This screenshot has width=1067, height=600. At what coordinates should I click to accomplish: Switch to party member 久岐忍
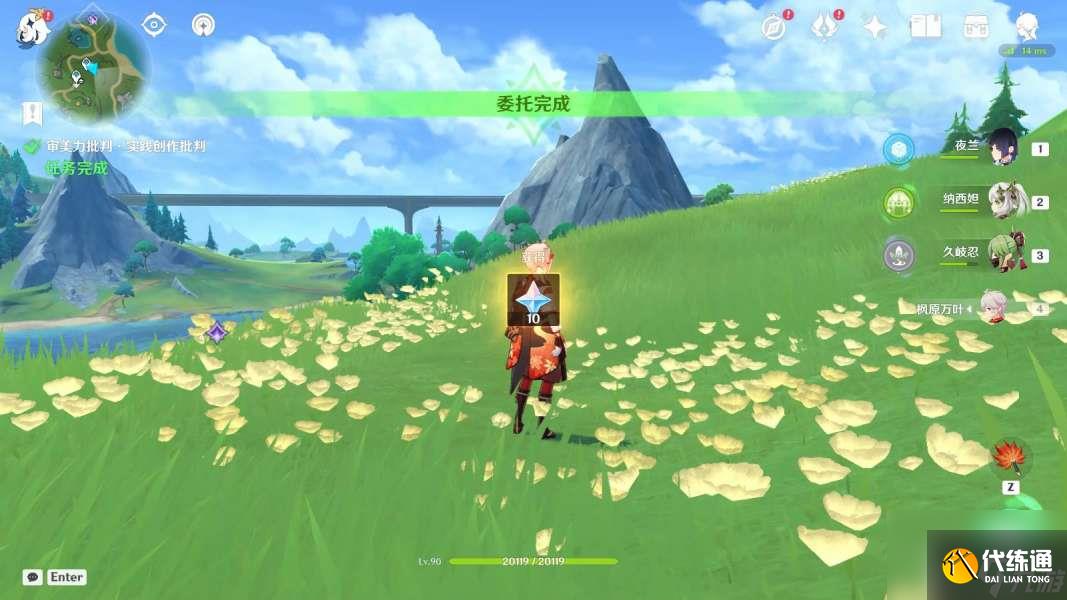click(x=1001, y=254)
